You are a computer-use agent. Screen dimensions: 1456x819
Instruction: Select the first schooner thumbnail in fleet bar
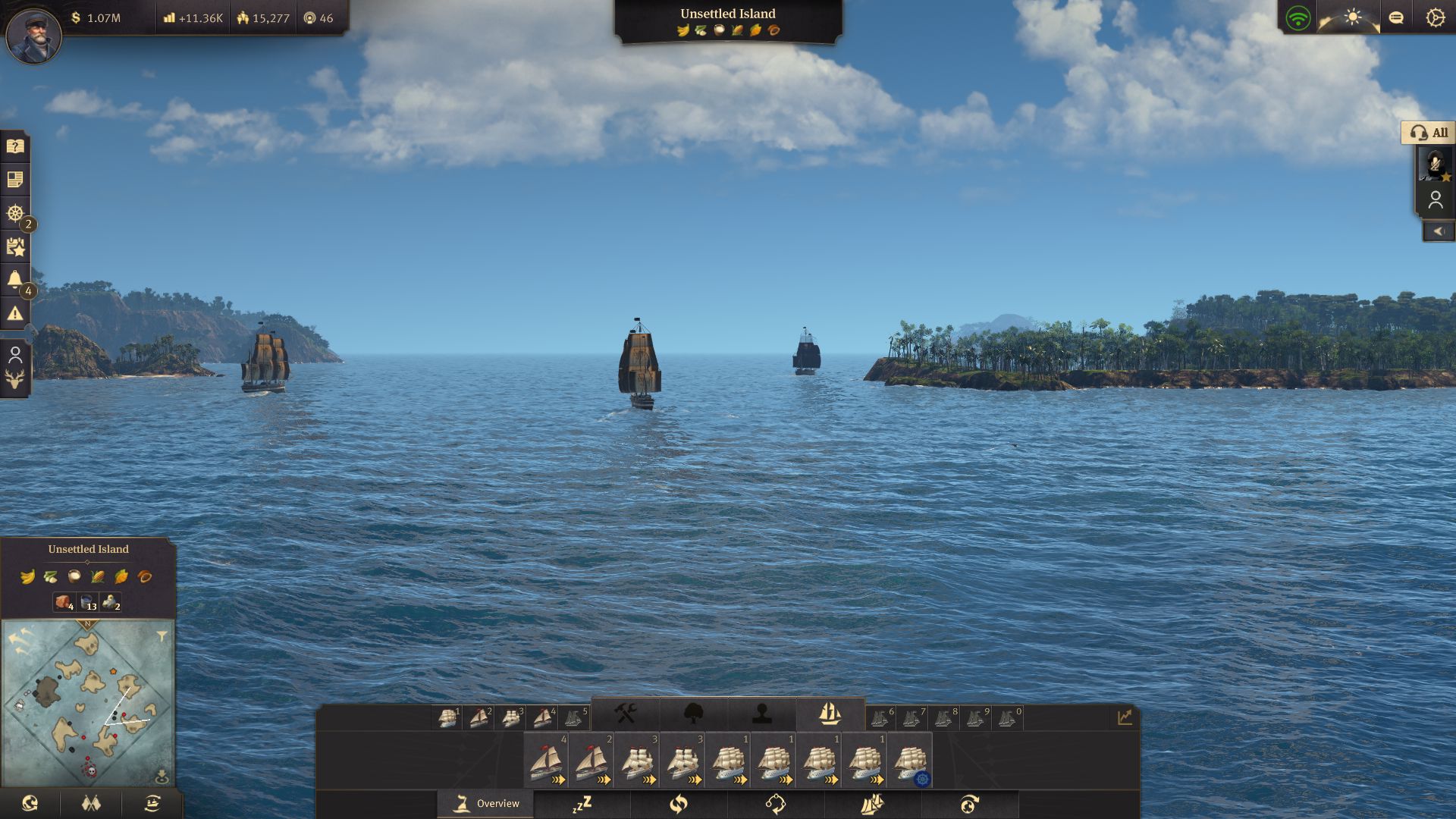[546, 761]
